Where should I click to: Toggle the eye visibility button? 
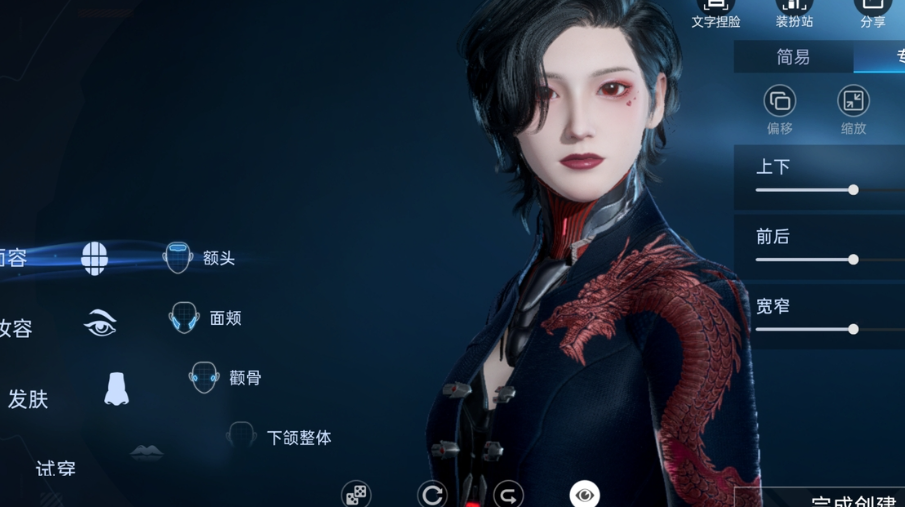pos(584,494)
